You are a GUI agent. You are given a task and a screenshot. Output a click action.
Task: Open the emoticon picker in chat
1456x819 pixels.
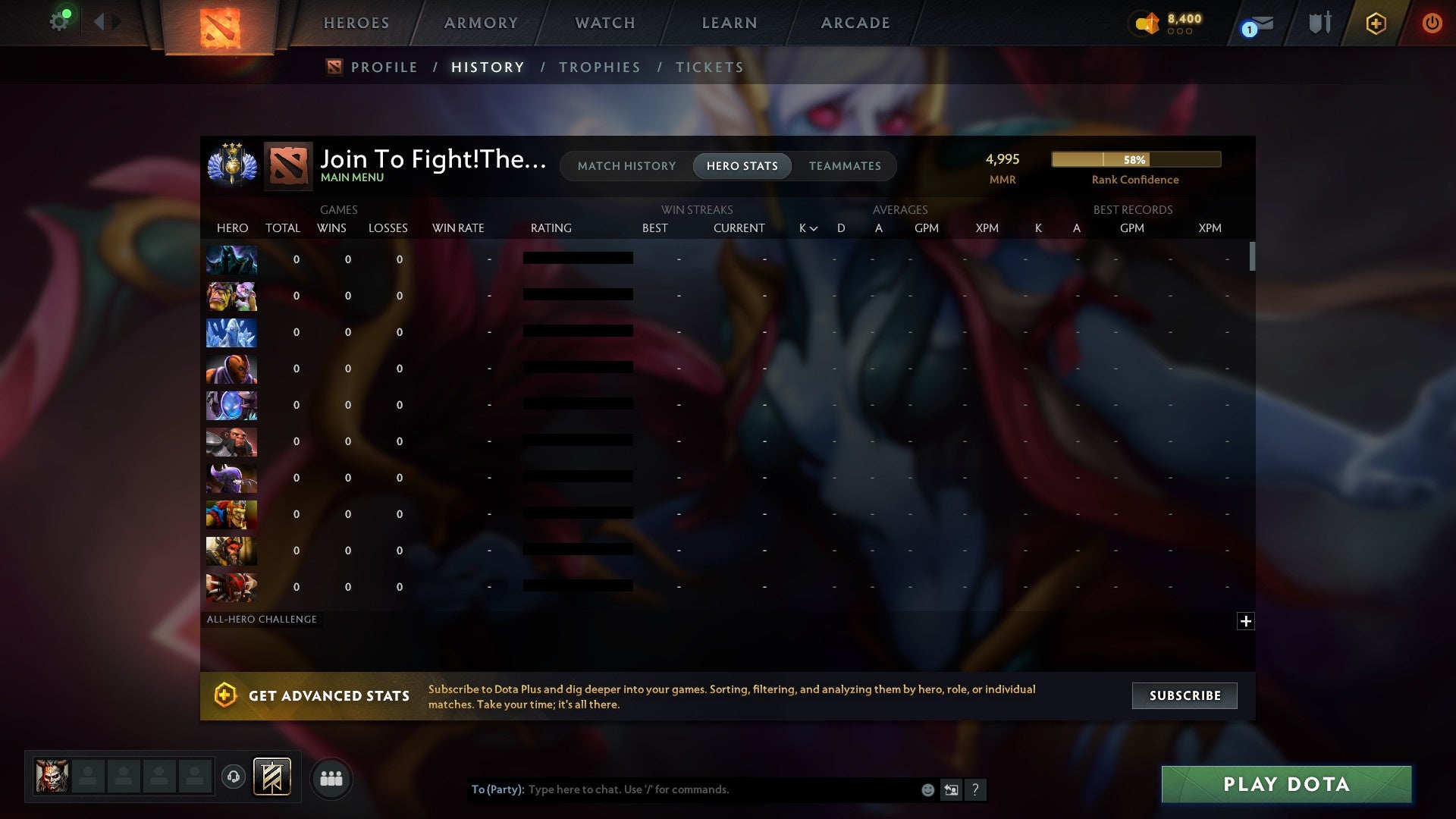927,789
